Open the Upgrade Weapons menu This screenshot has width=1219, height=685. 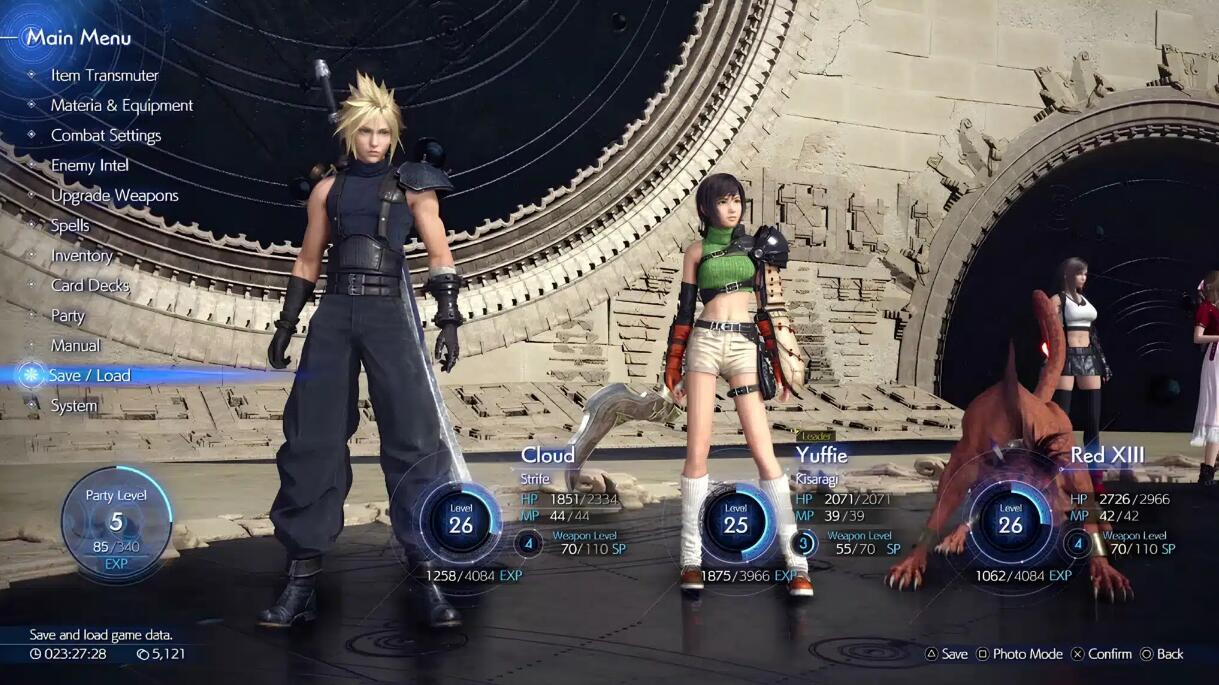click(114, 195)
